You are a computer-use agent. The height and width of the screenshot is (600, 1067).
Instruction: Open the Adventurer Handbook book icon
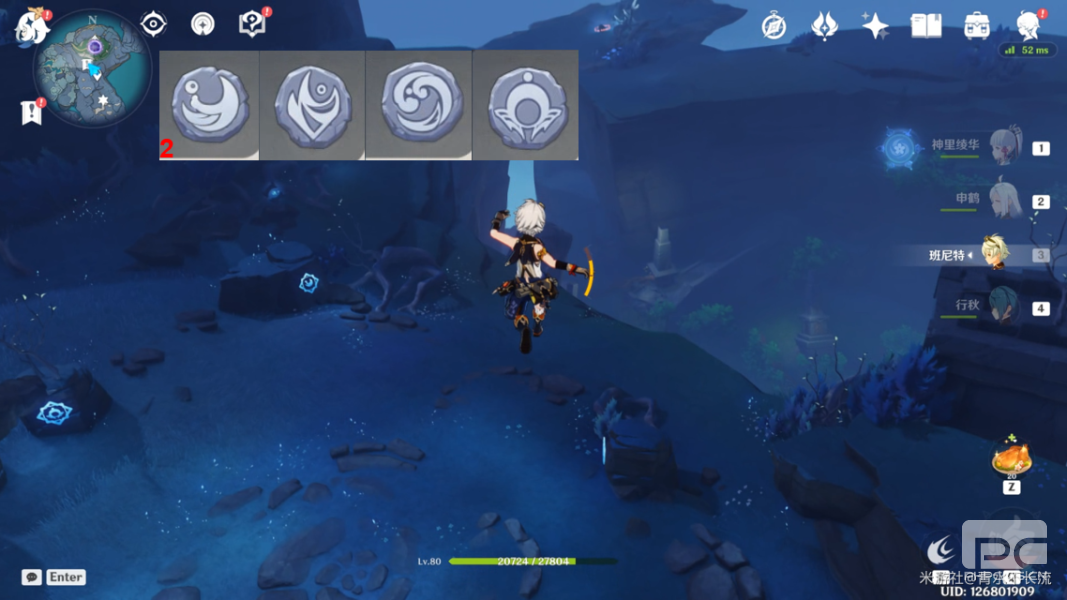[x=926, y=27]
